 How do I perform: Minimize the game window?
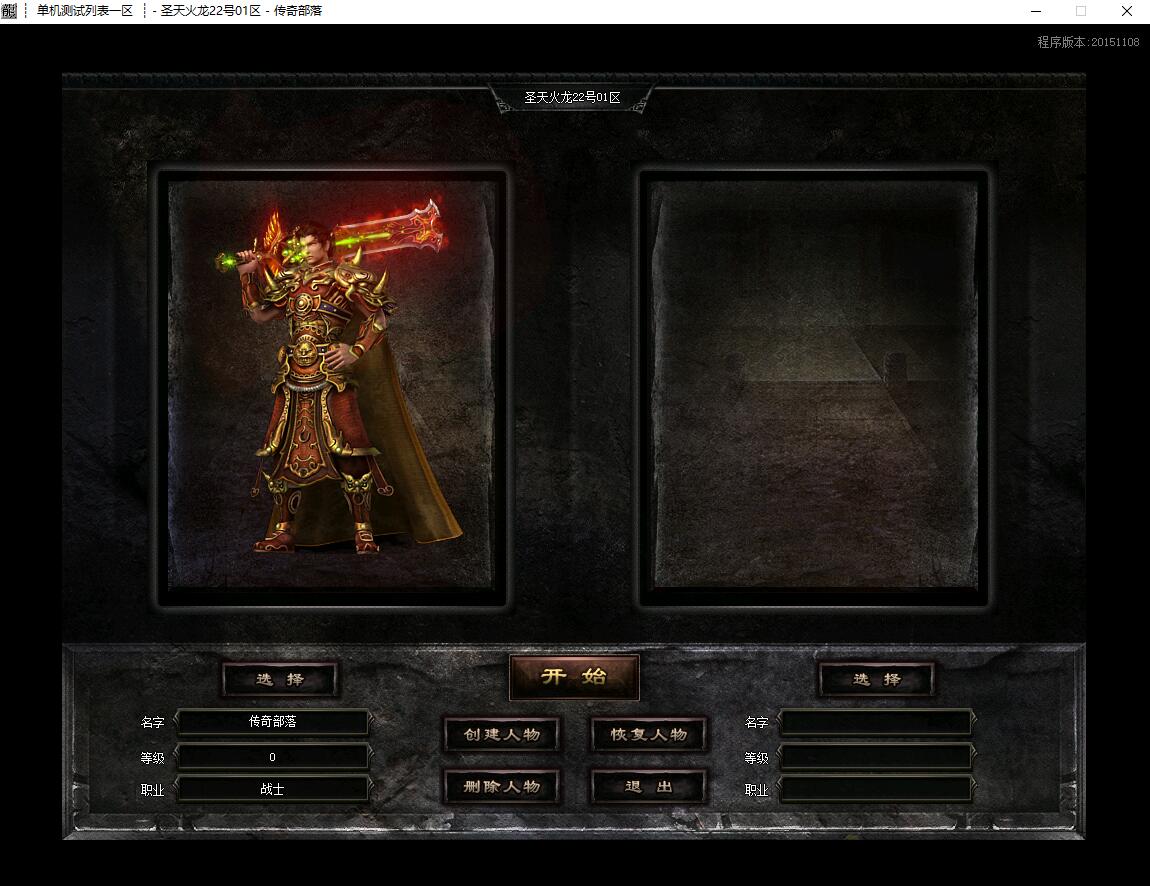pyautogui.click(x=1034, y=11)
